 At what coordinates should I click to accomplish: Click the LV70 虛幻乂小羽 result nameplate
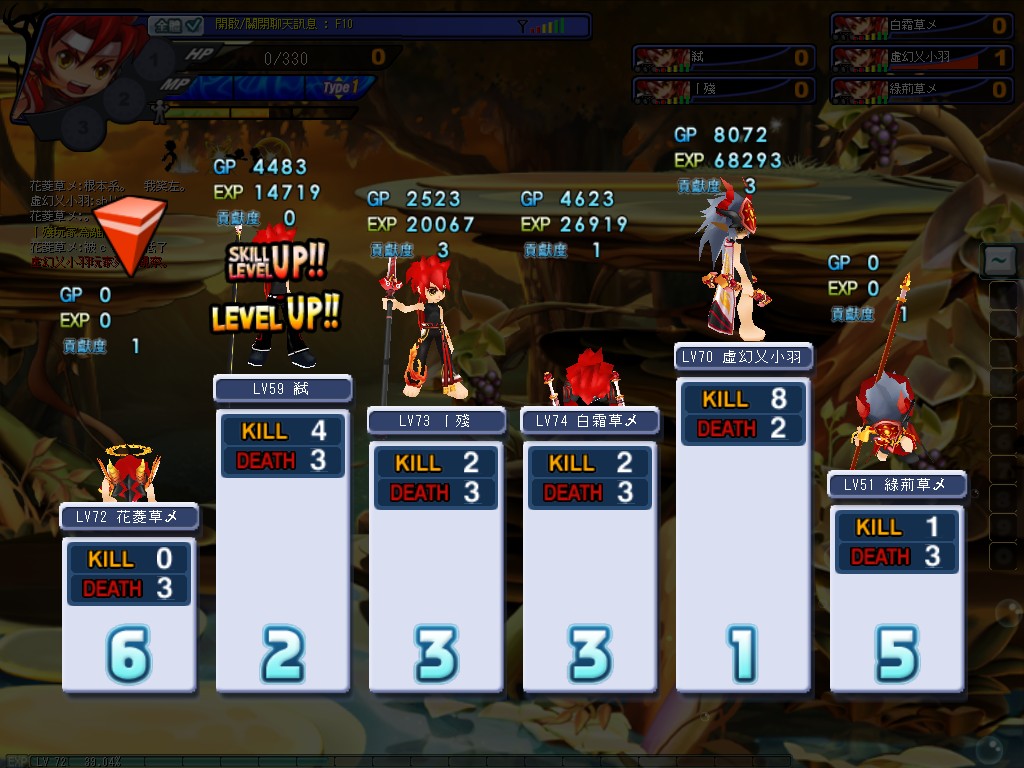click(x=743, y=357)
